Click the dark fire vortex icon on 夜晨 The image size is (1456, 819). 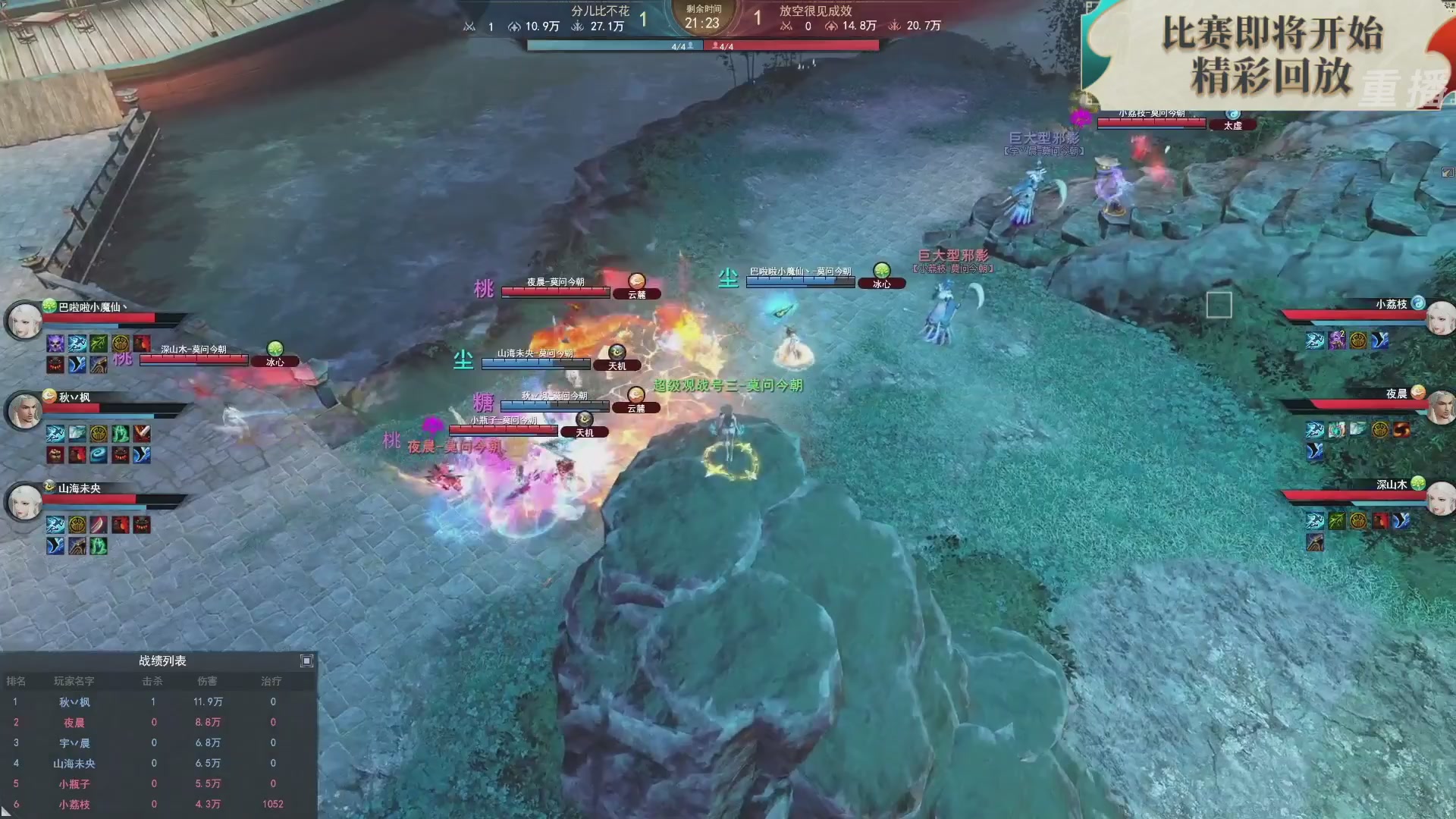pyautogui.click(x=1401, y=430)
